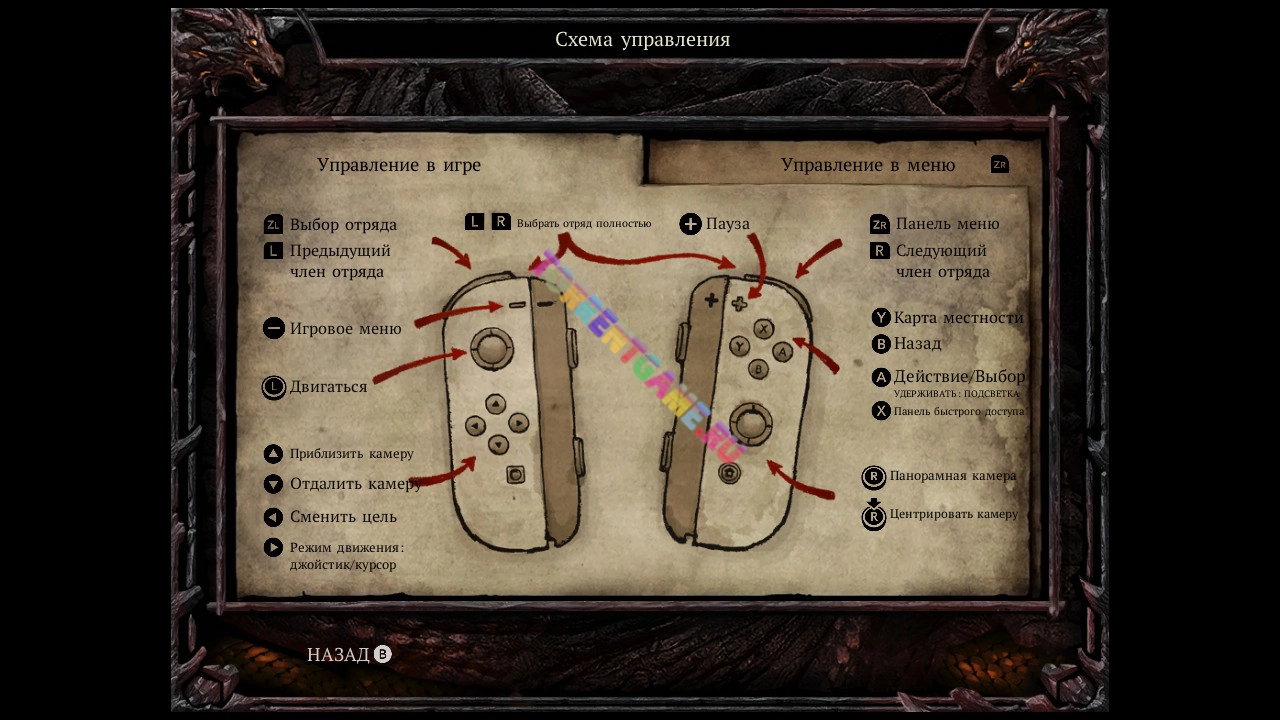
Task: Click the B icon labeled Назад
Action: coord(879,344)
